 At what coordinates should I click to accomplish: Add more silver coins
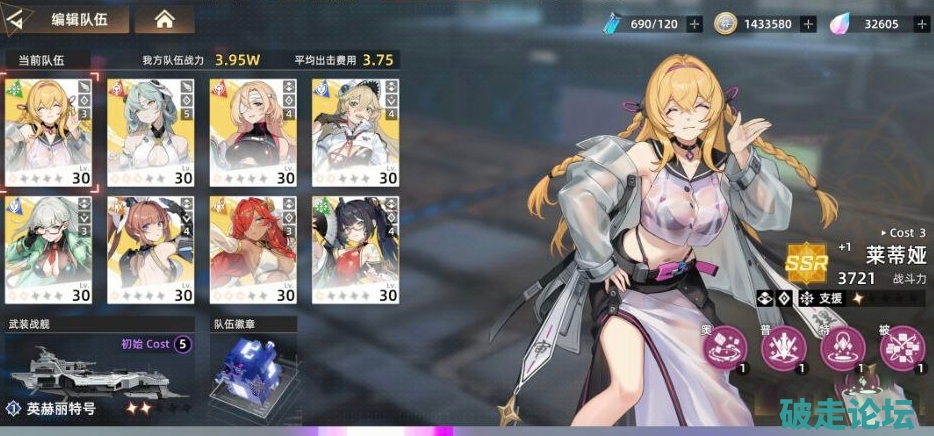[808, 23]
